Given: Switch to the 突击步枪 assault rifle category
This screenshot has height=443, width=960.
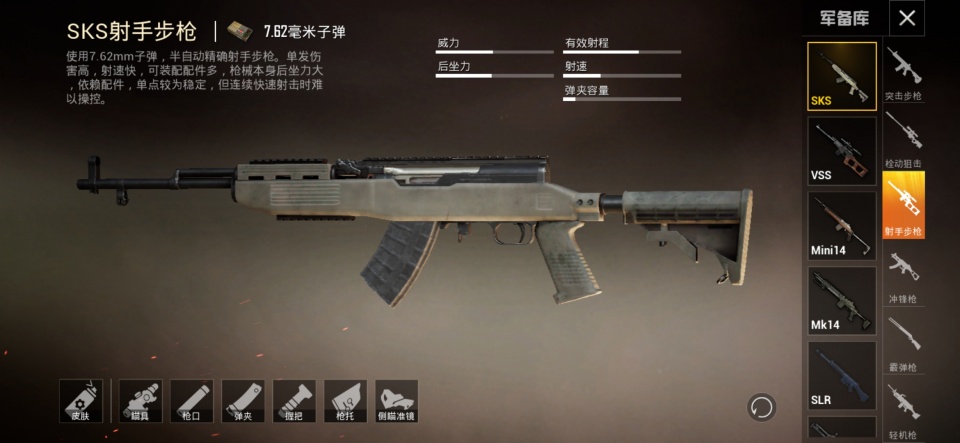Looking at the screenshot, I should coord(903,74).
